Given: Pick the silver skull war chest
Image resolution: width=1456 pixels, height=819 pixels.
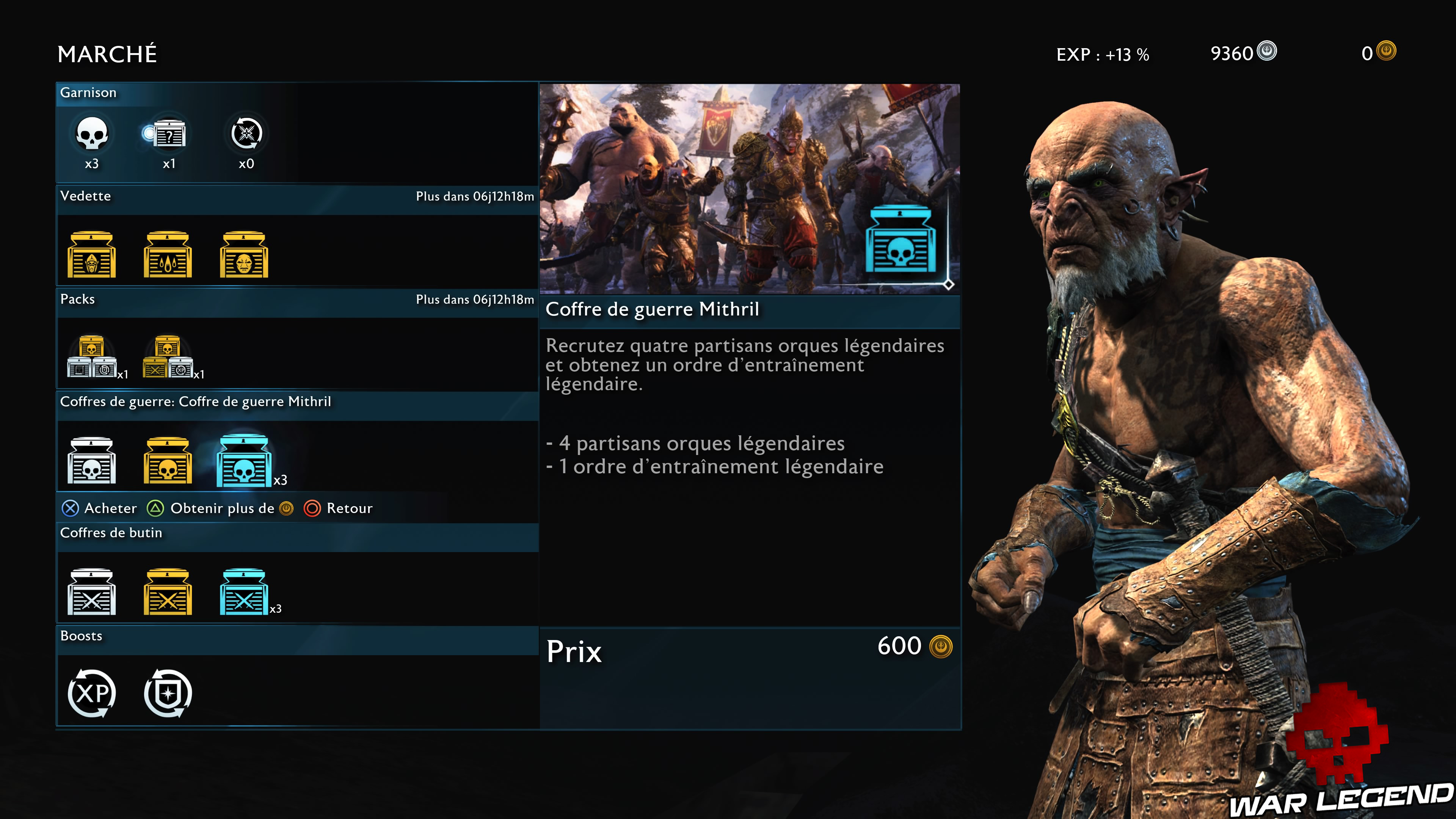Looking at the screenshot, I should [91, 461].
